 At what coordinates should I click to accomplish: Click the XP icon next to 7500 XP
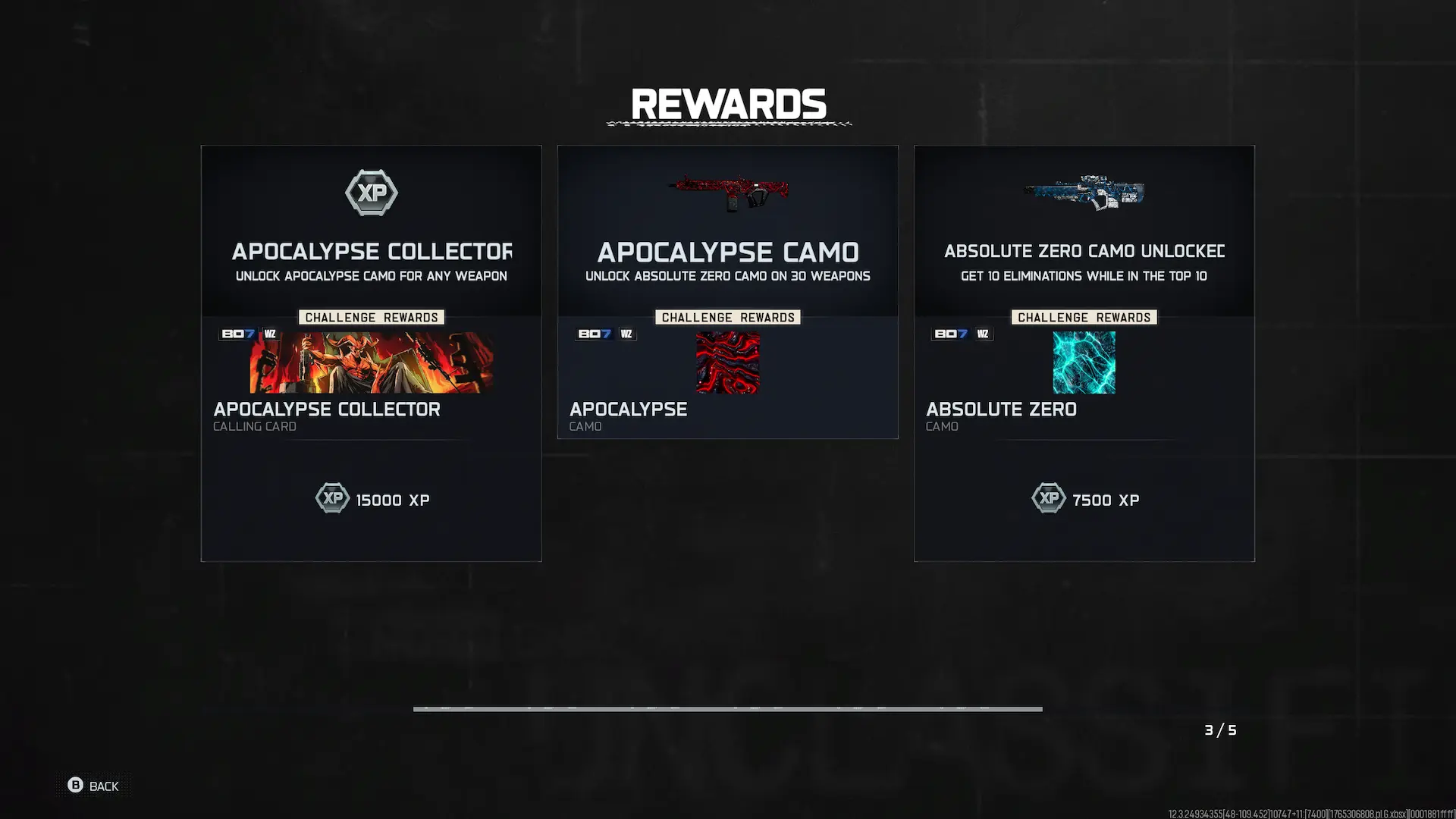(x=1049, y=498)
